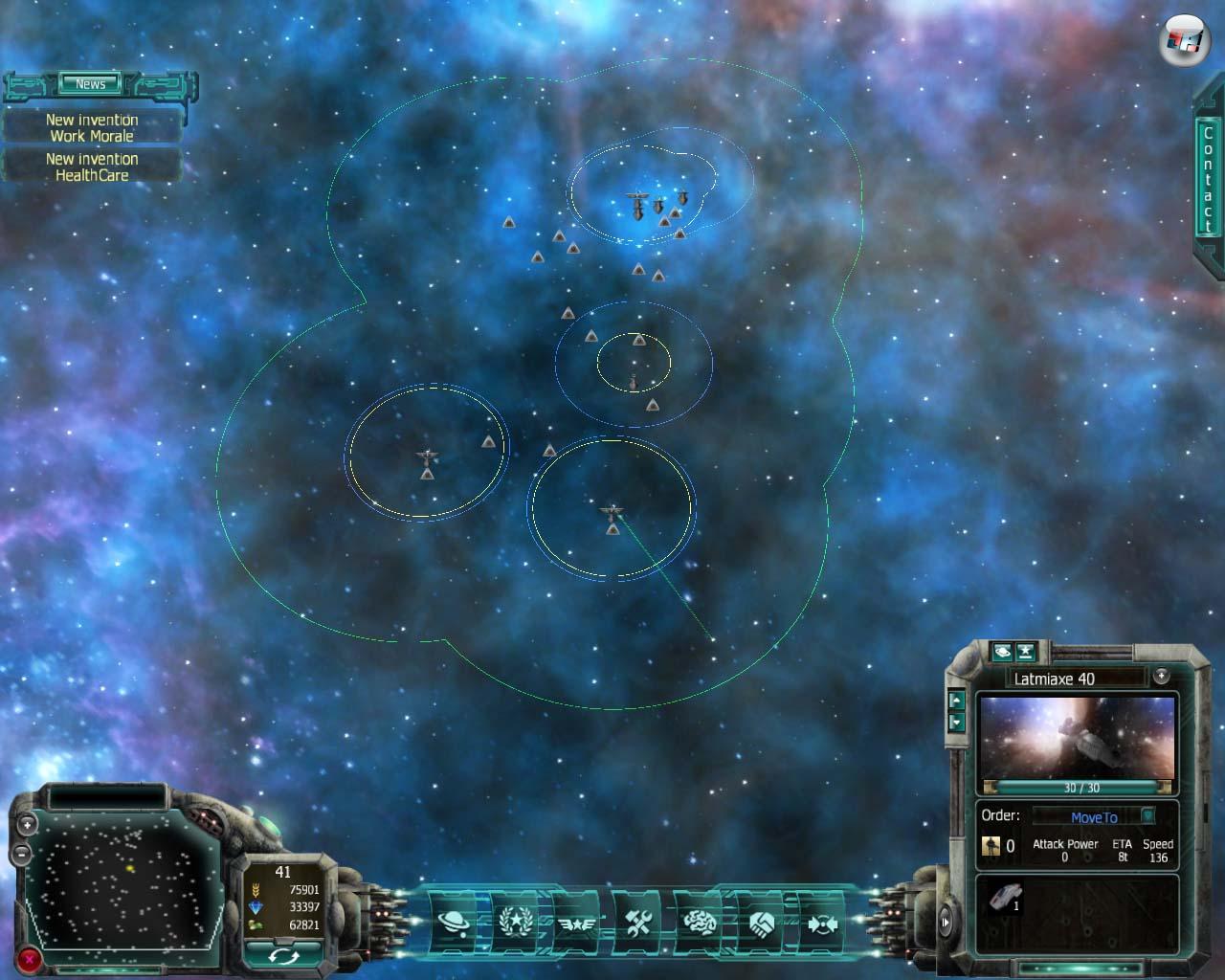
Task: Click the galaxy minimap
Action: pos(124,880)
